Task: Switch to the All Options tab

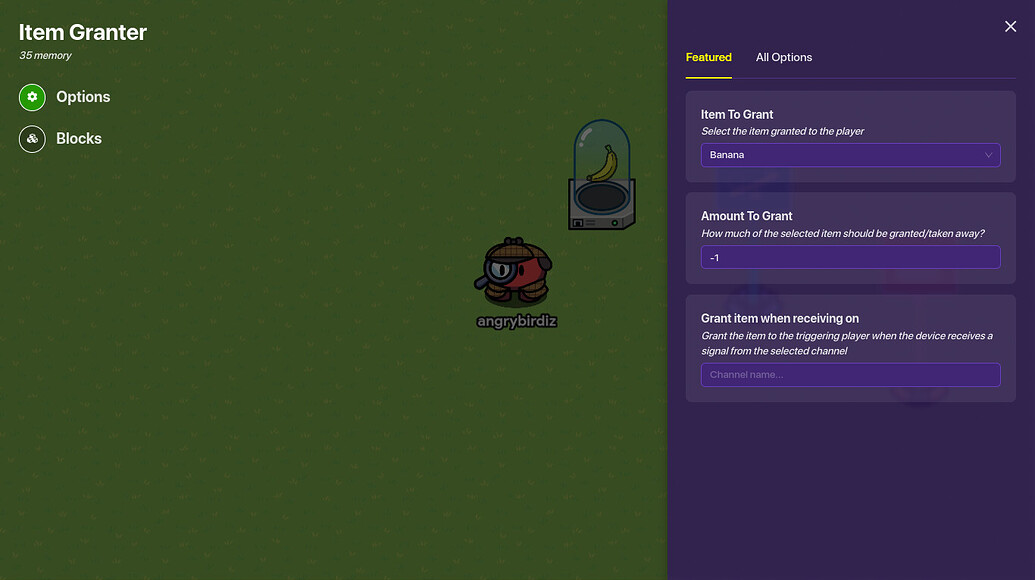Action: click(783, 58)
